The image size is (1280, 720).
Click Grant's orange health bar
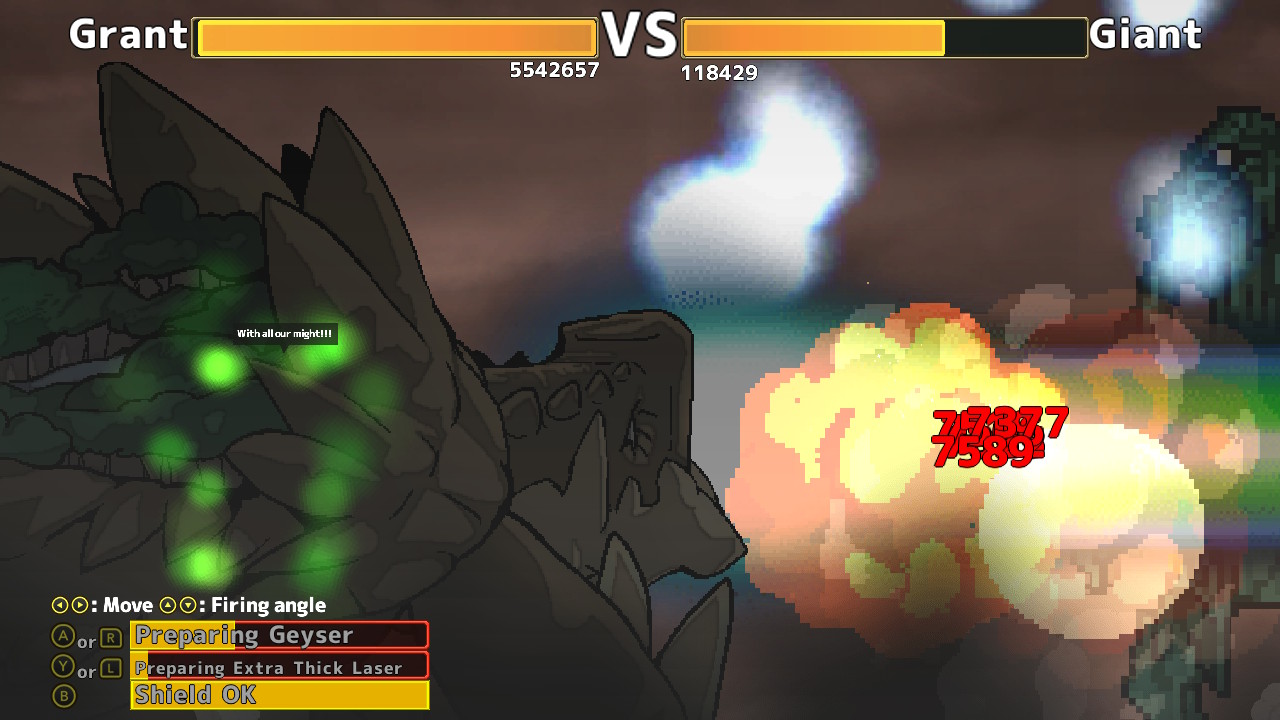pyautogui.click(x=394, y=37)
